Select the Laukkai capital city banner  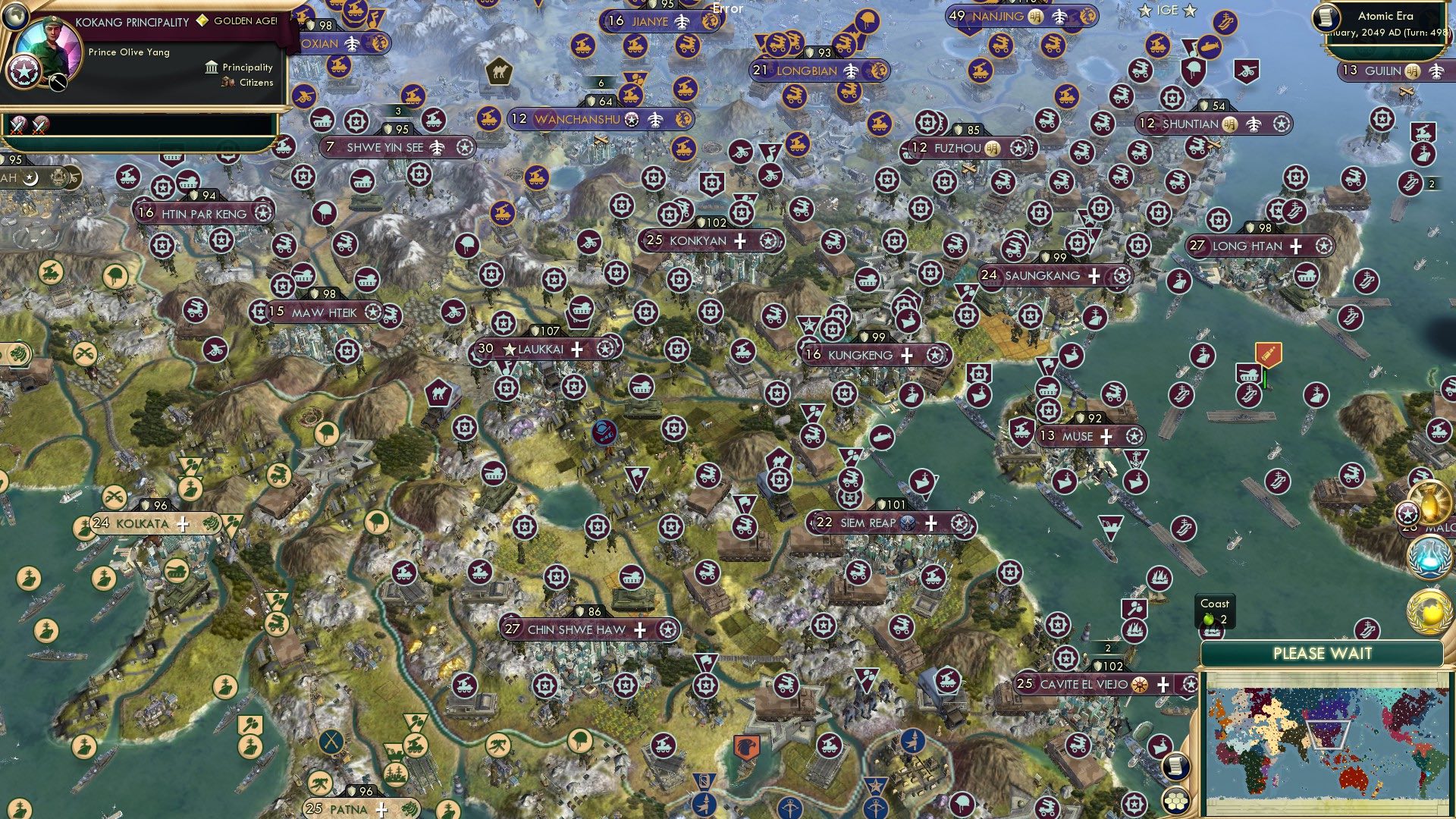(544, 349)
